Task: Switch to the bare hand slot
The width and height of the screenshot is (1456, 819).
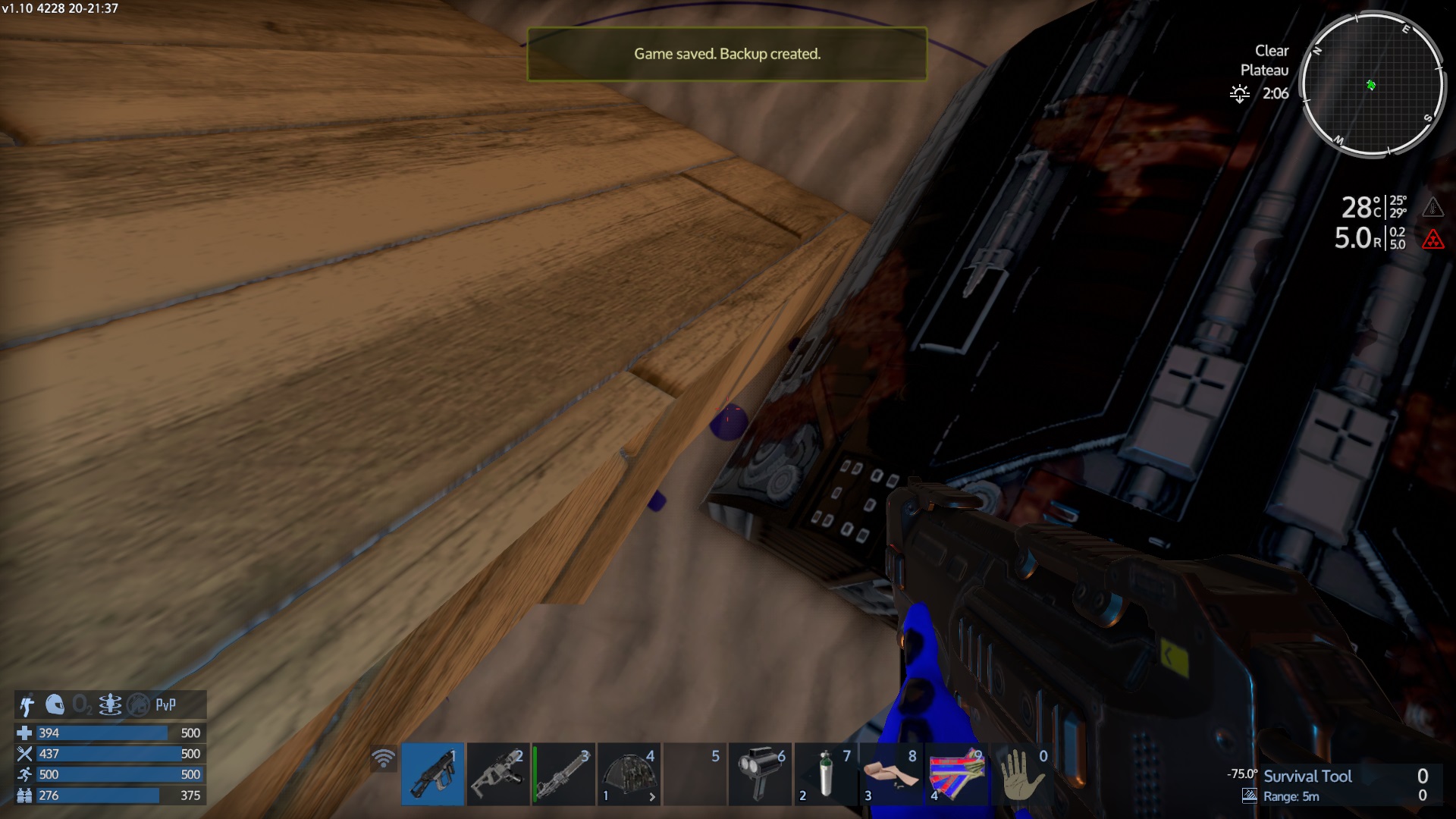Action: [1022, 773]
